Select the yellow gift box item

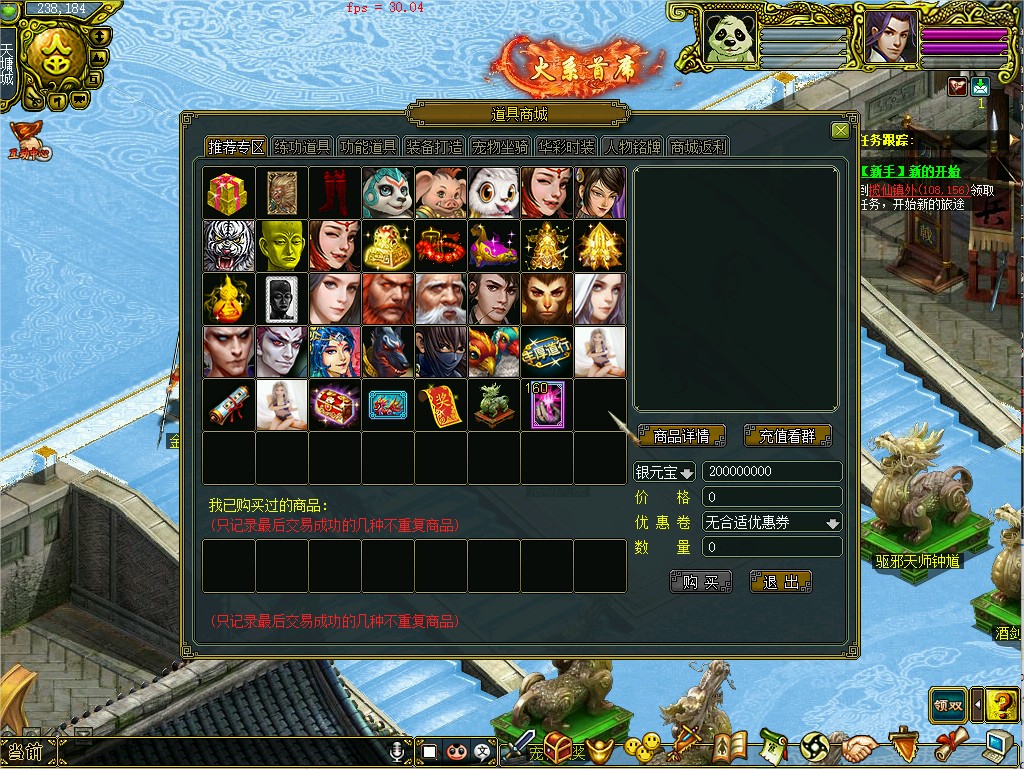[x=229, y=193]
